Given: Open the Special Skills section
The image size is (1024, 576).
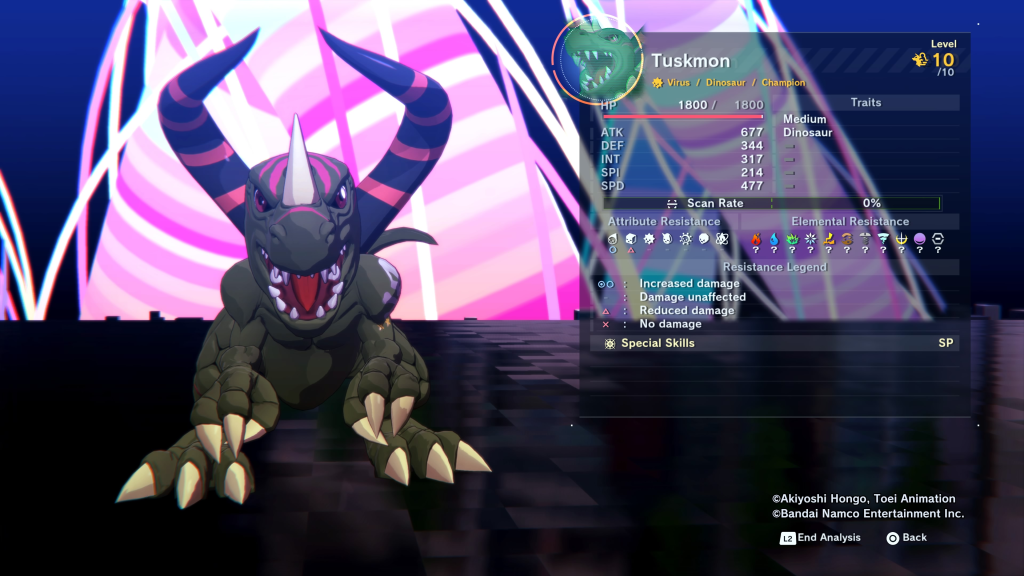Looking at the screenshot, I should coord(657,343).
